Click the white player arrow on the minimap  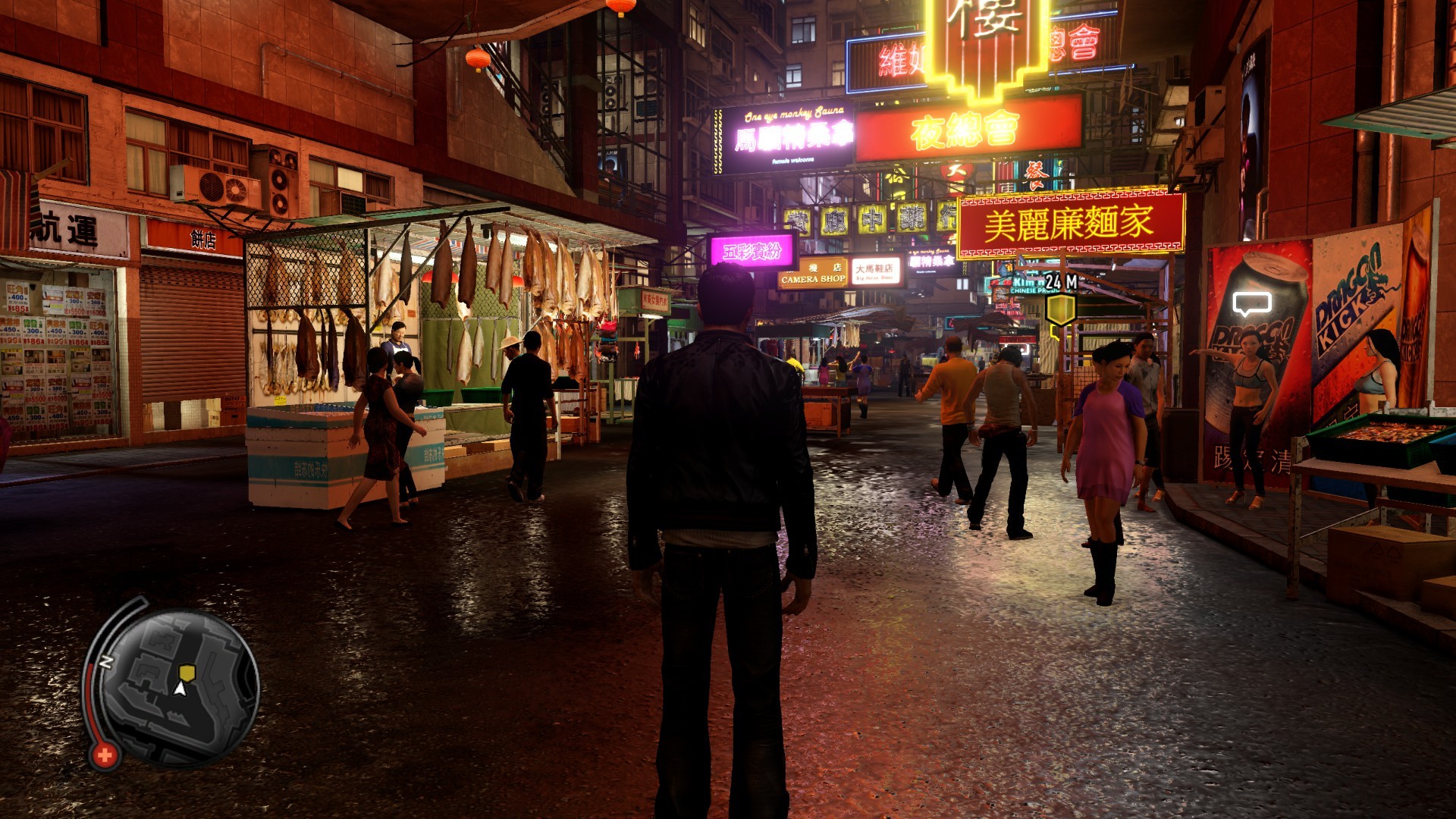[180, 689]
